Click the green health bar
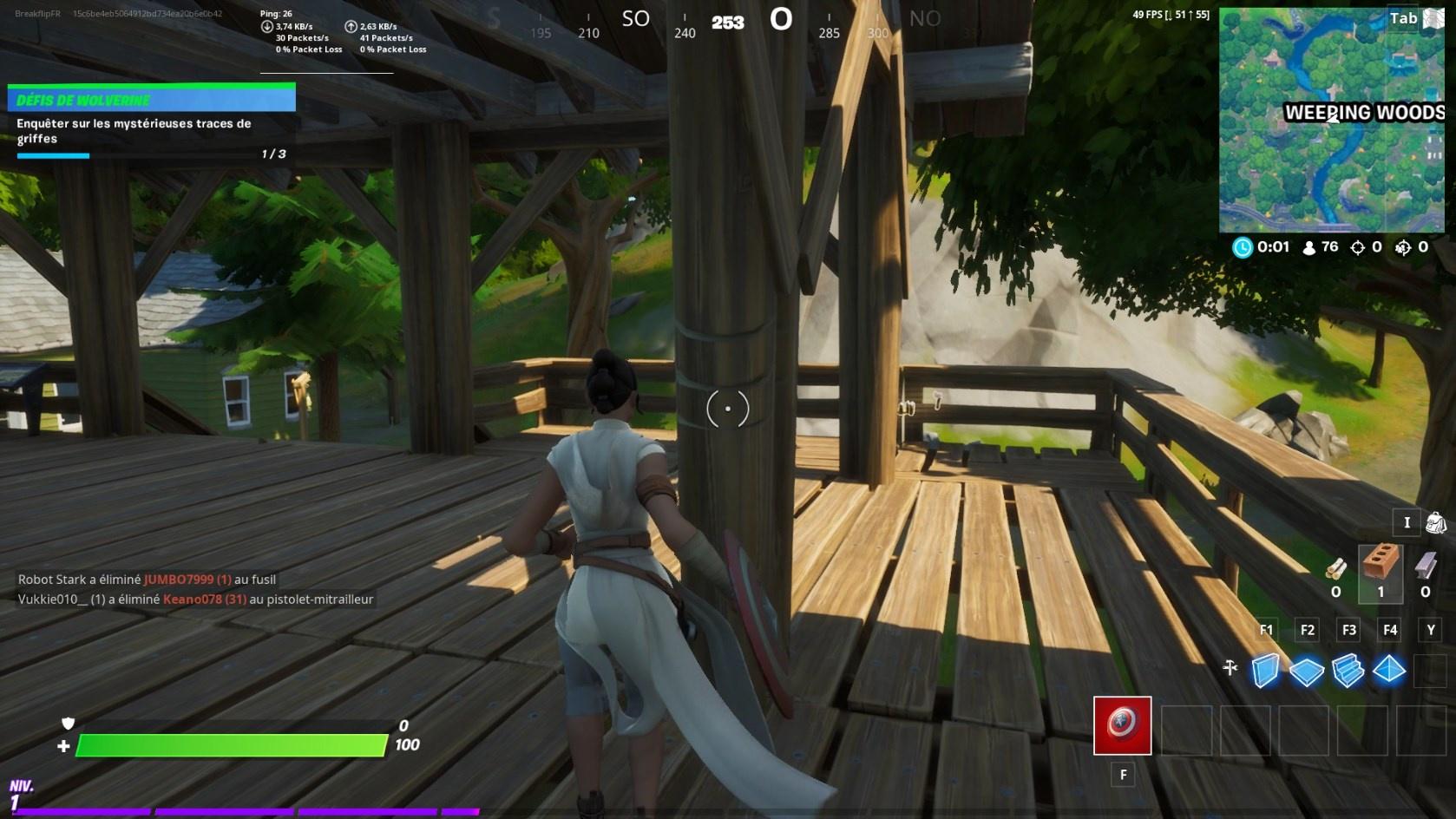Image resolution: width=1456 pixels, height=819 pixels. (x=230, y=744)
